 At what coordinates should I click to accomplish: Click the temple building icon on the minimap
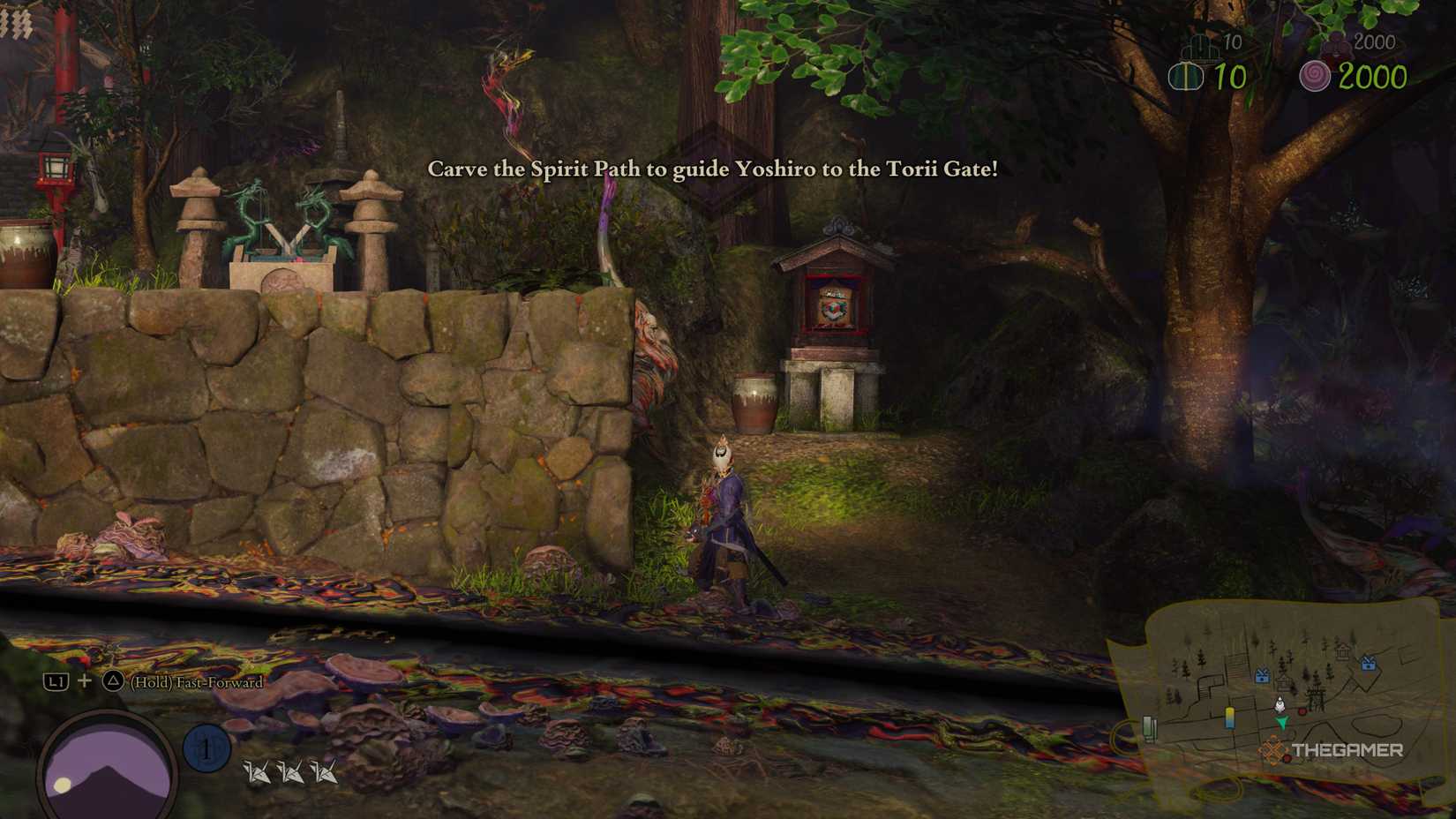[x=1344, y=652]
